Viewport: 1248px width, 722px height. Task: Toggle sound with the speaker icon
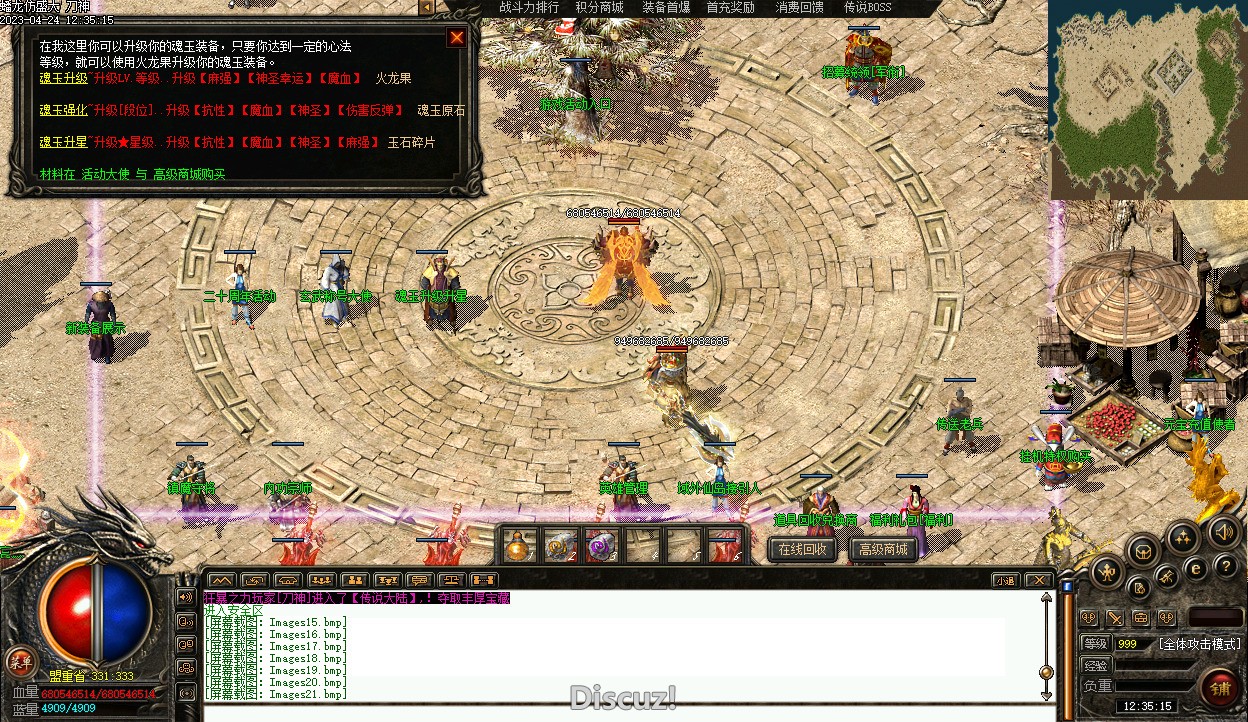tap(1220, 531)
